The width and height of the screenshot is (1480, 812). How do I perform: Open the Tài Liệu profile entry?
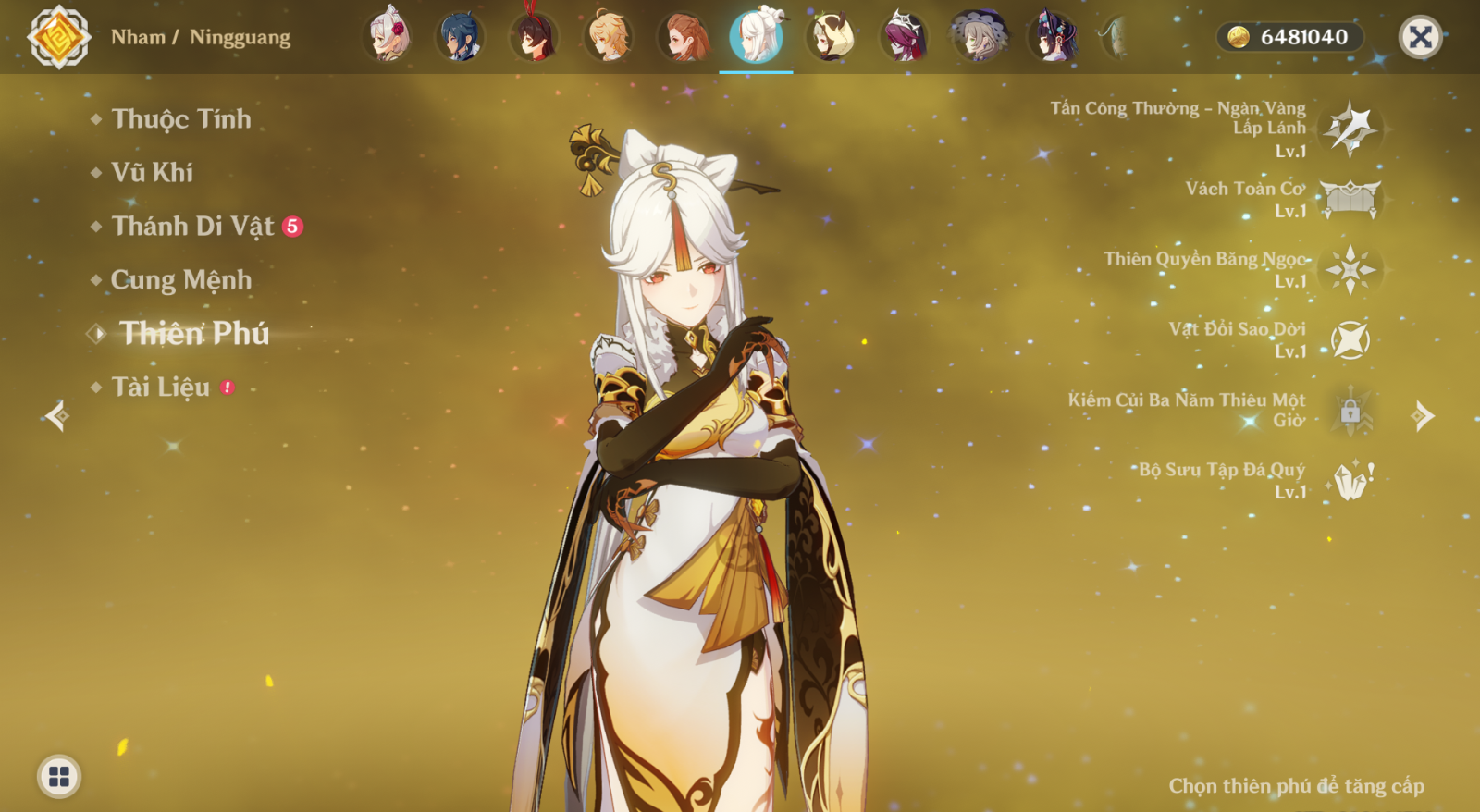point(161,388)
